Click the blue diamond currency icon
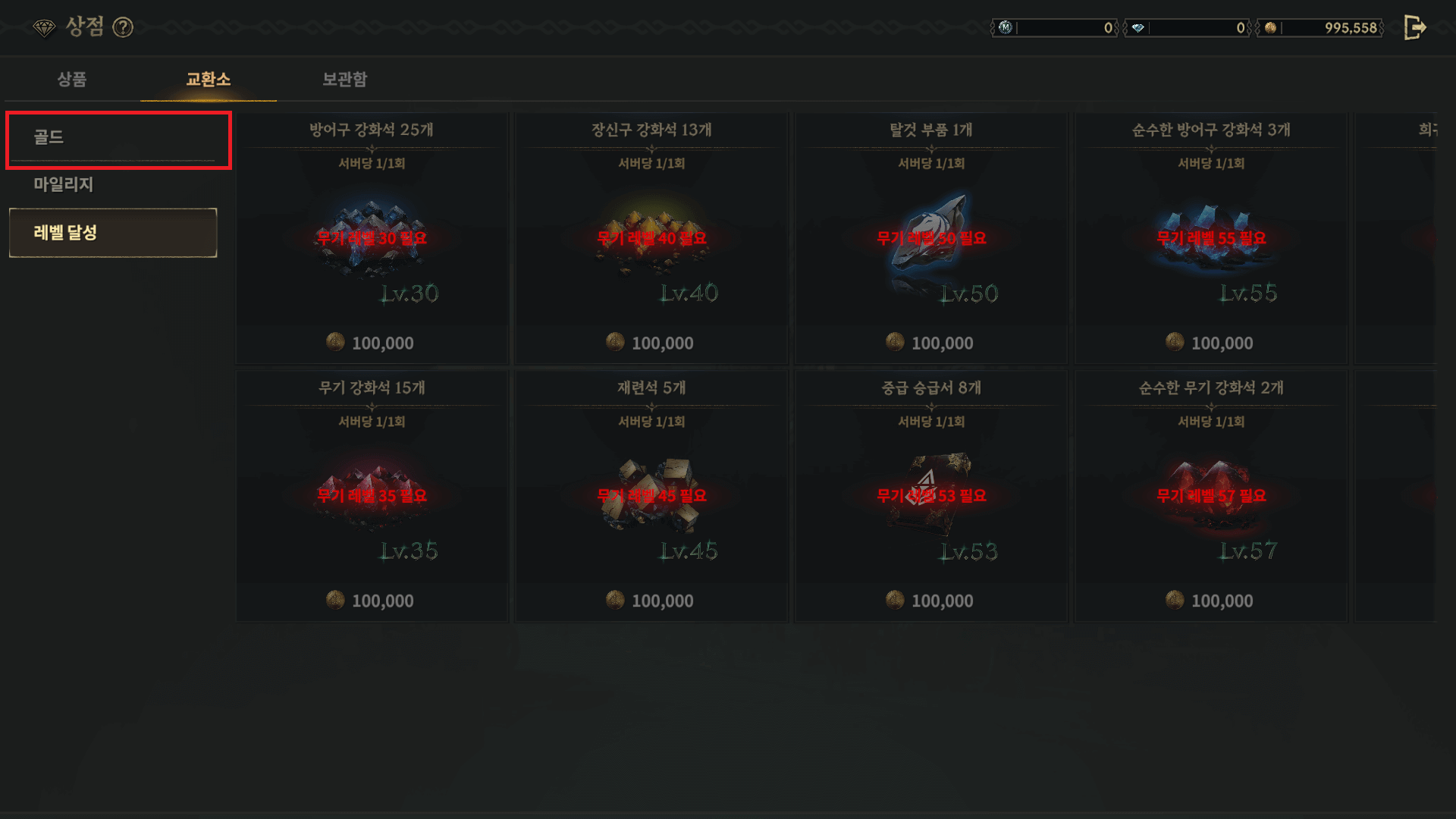 tap(1139, 28)
